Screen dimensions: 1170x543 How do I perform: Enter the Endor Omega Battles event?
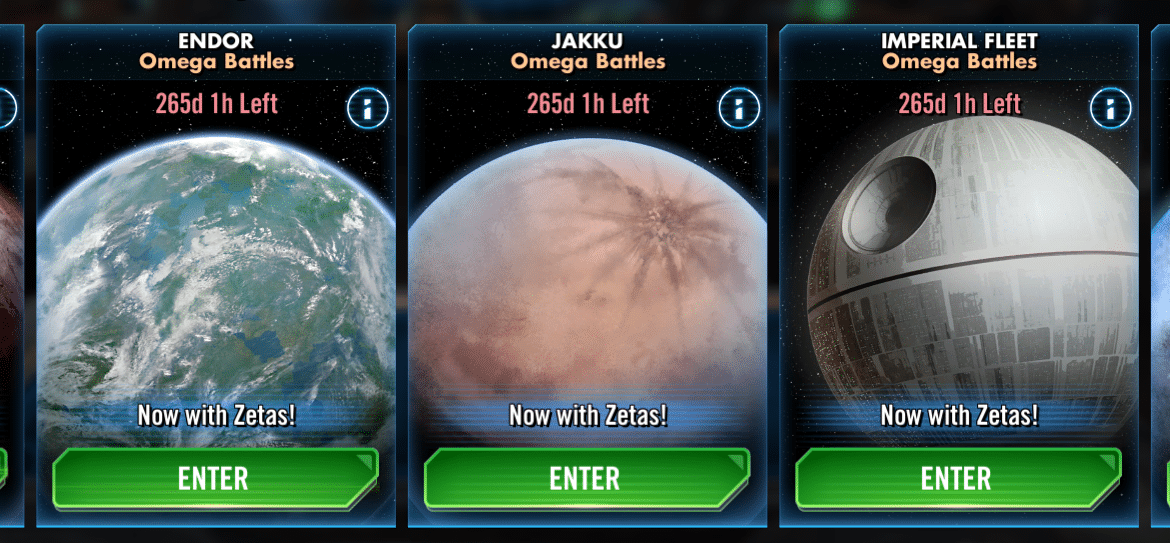215,478
